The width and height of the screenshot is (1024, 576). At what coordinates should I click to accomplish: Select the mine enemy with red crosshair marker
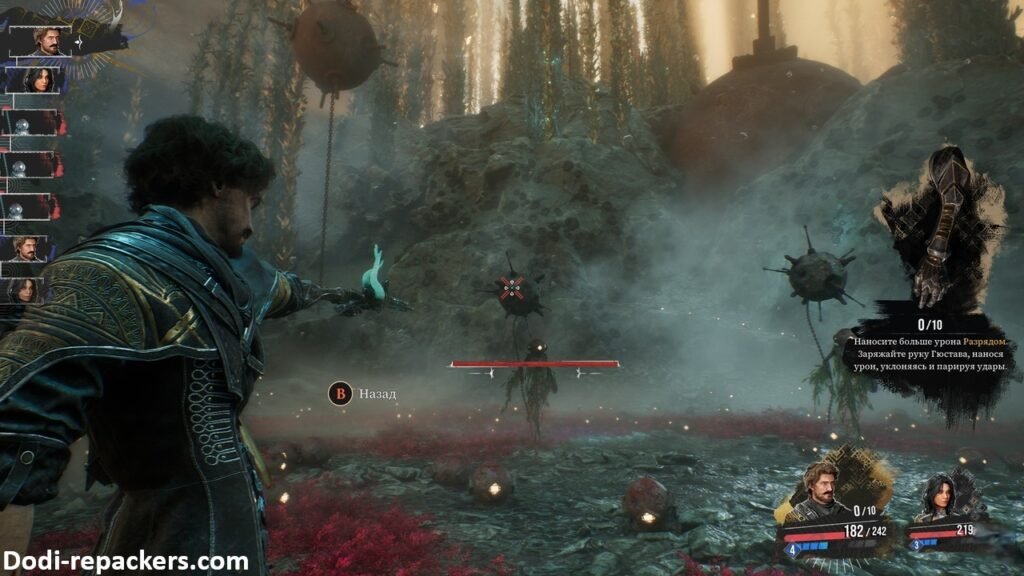pos(515,289)
